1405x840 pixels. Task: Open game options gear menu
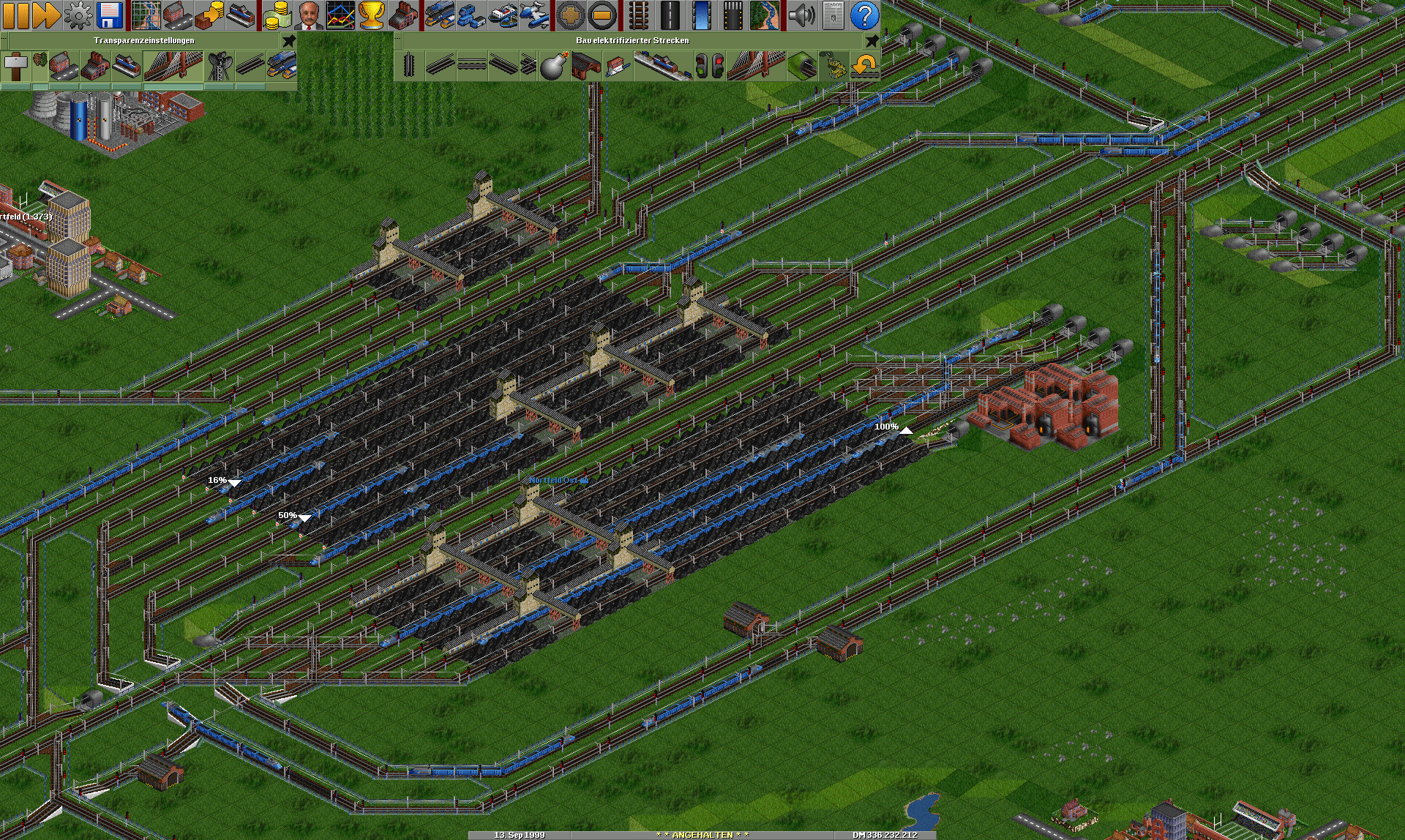pos(78,15)
